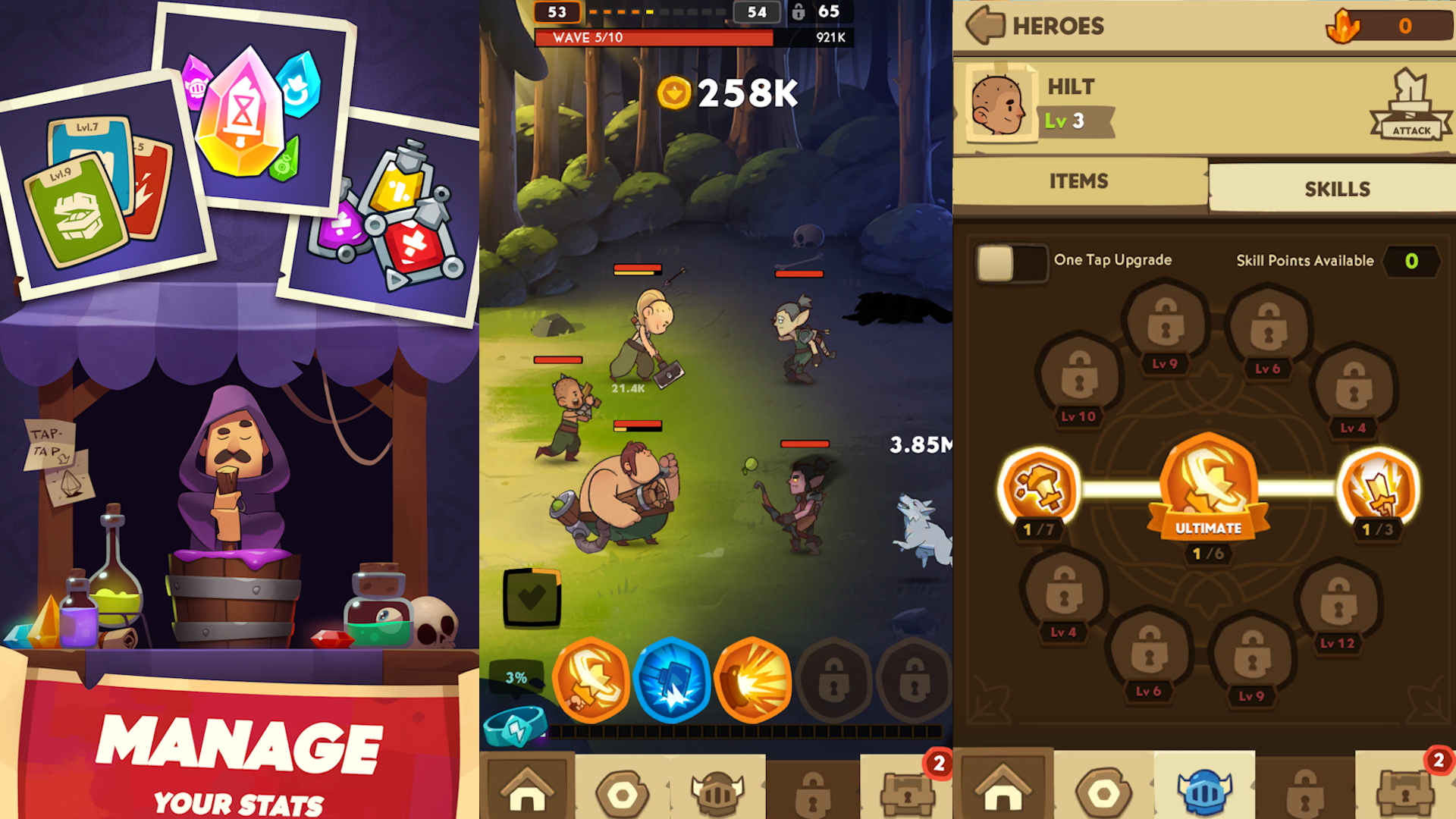
Task: Tap the Wave 5/10 progress bar
Action: [x=652, y=36]
